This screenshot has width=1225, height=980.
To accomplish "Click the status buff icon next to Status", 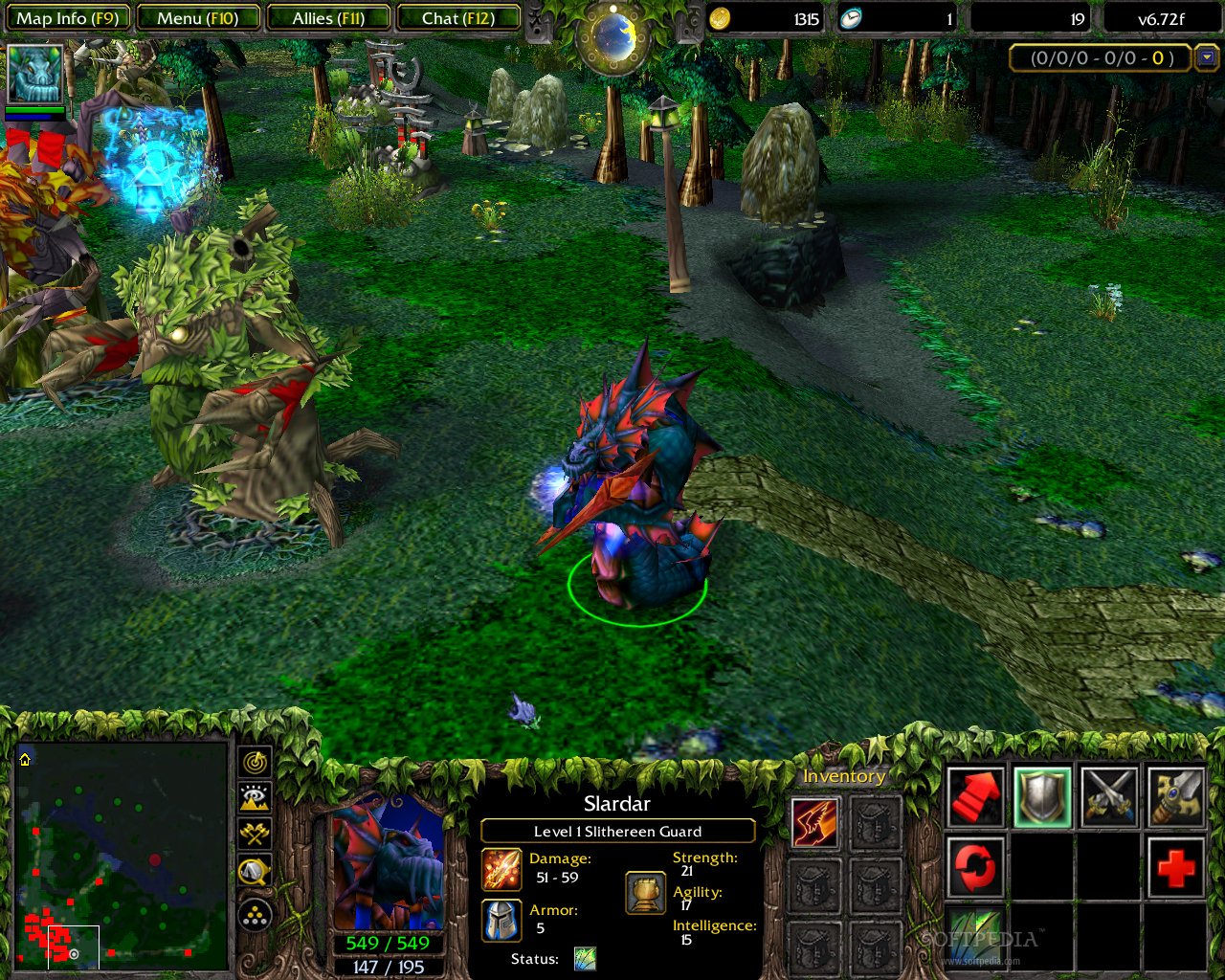I will (x=585, y=958).
